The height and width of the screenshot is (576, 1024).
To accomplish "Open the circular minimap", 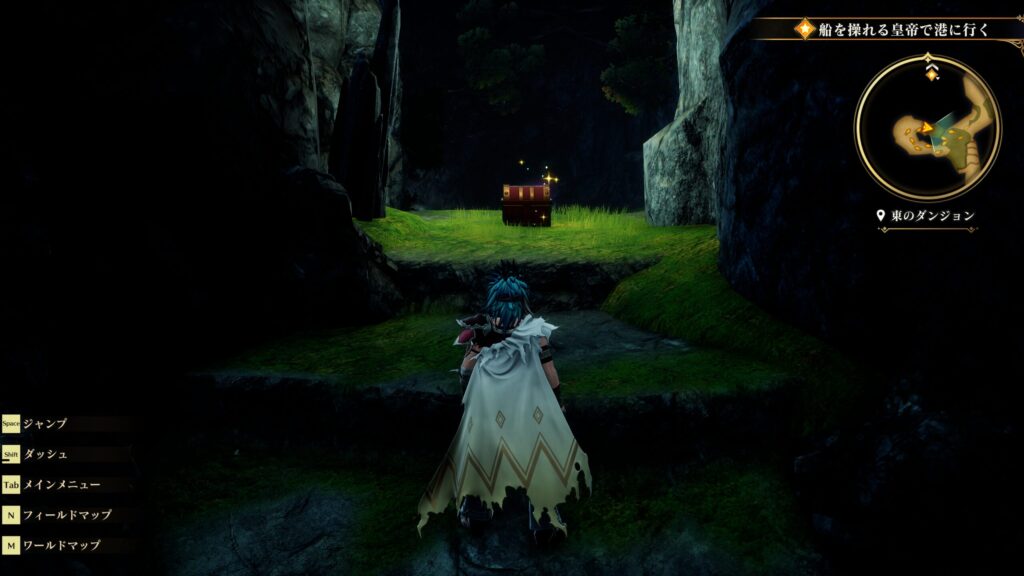I will click(927, 128).
